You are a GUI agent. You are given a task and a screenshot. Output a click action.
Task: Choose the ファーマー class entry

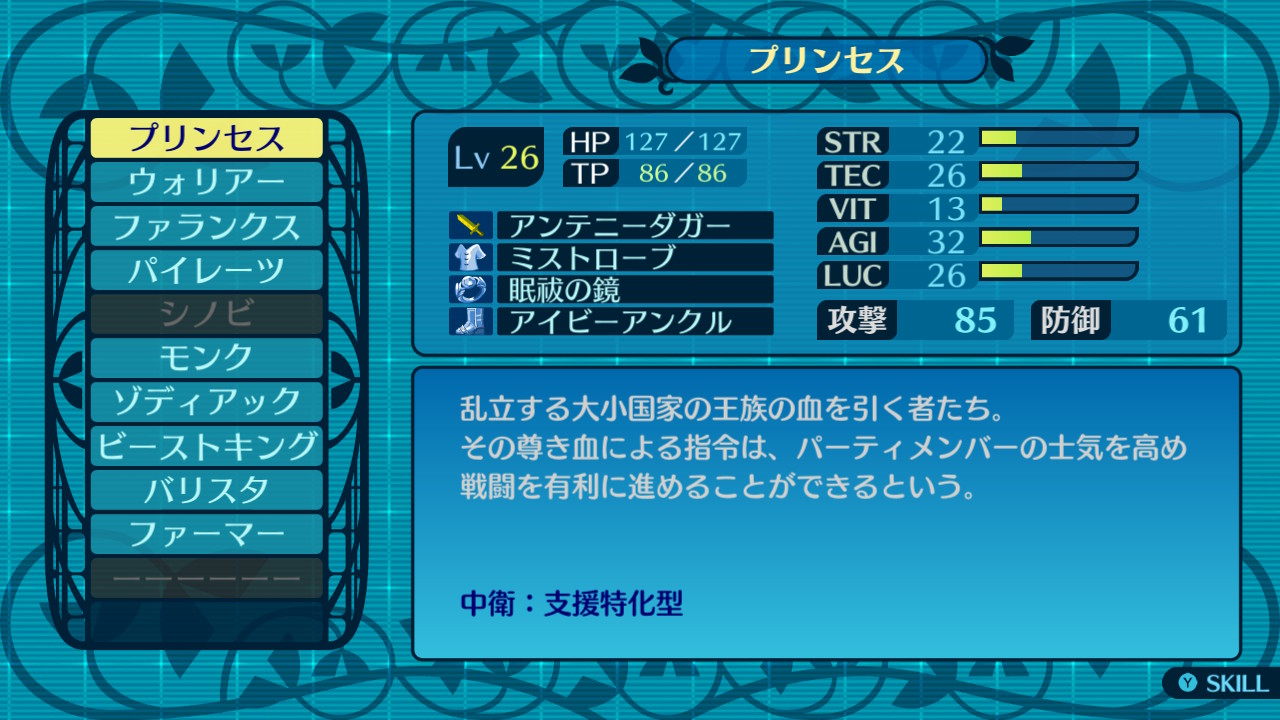click(x=207, y=534)
